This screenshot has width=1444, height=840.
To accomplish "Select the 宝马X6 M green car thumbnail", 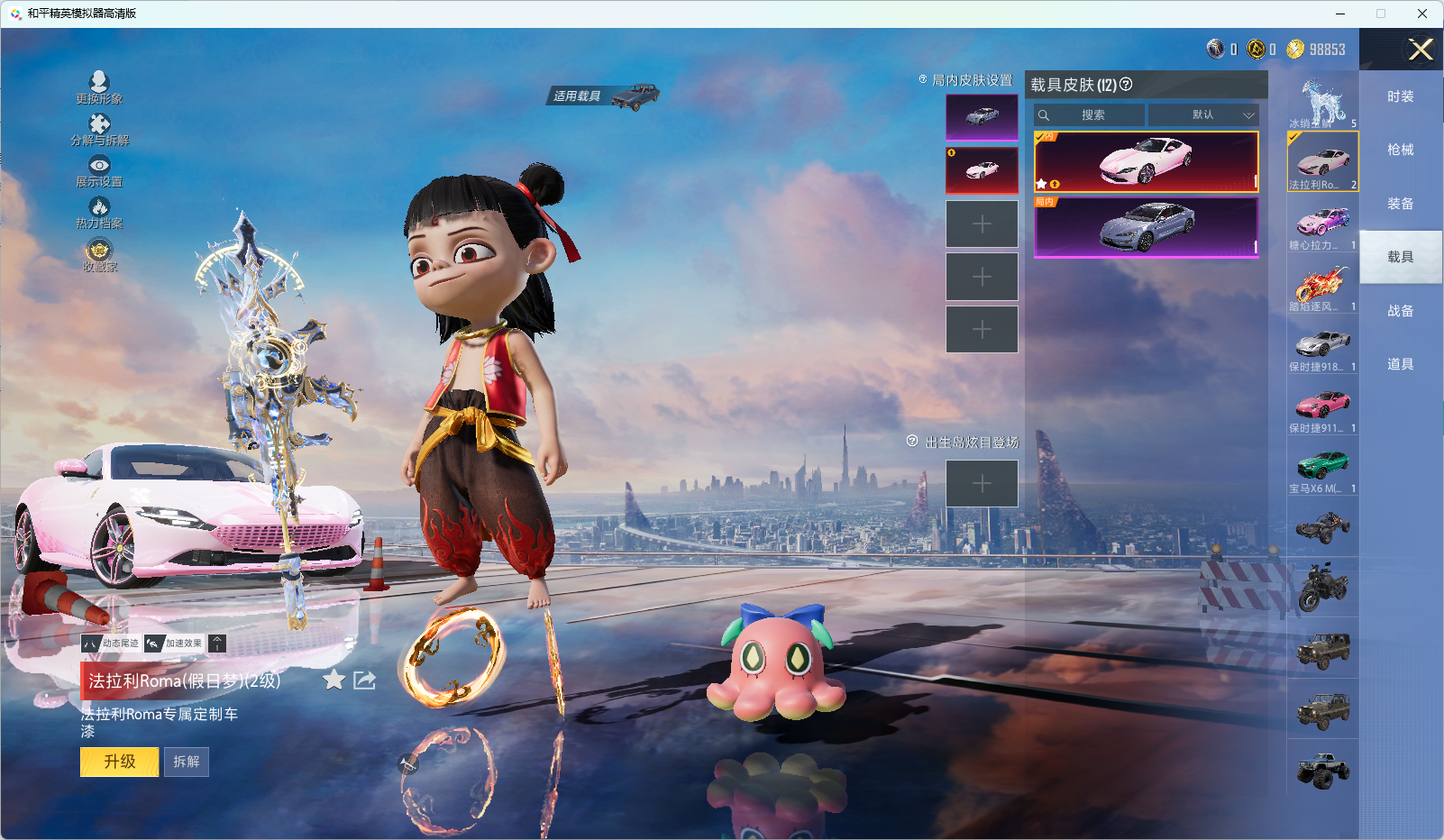I will (x=1322, y=471).
